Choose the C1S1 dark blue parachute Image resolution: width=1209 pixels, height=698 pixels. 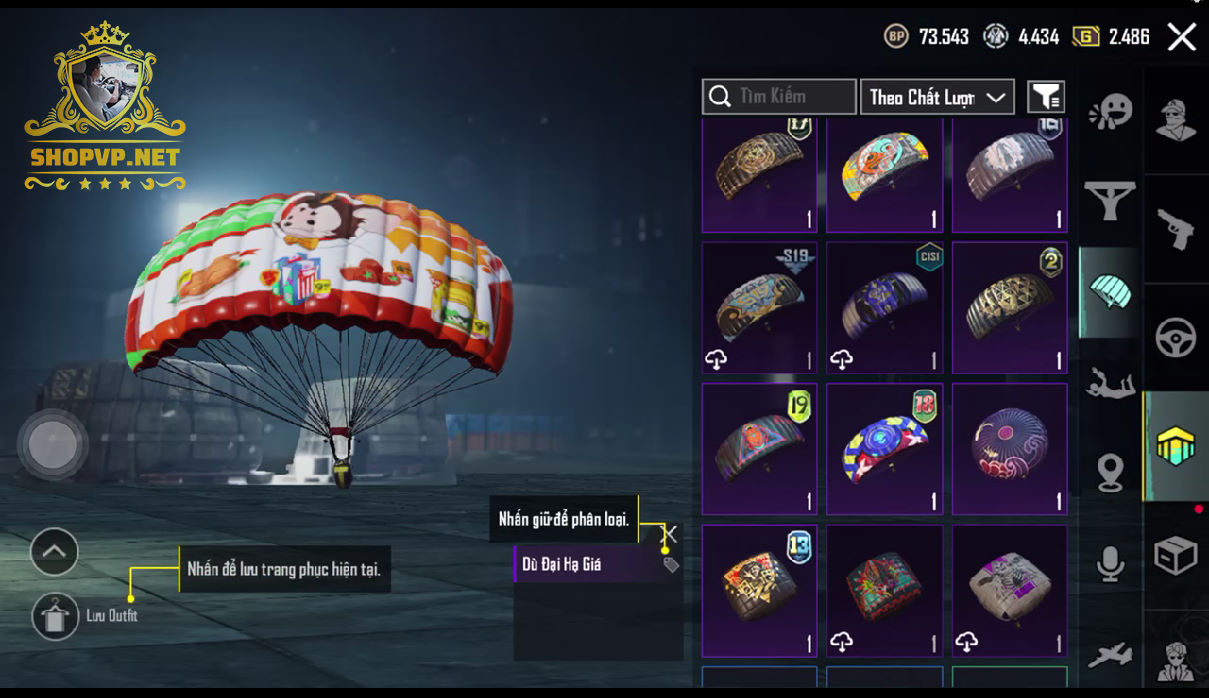pyautogui.click(x=884, y=308)
